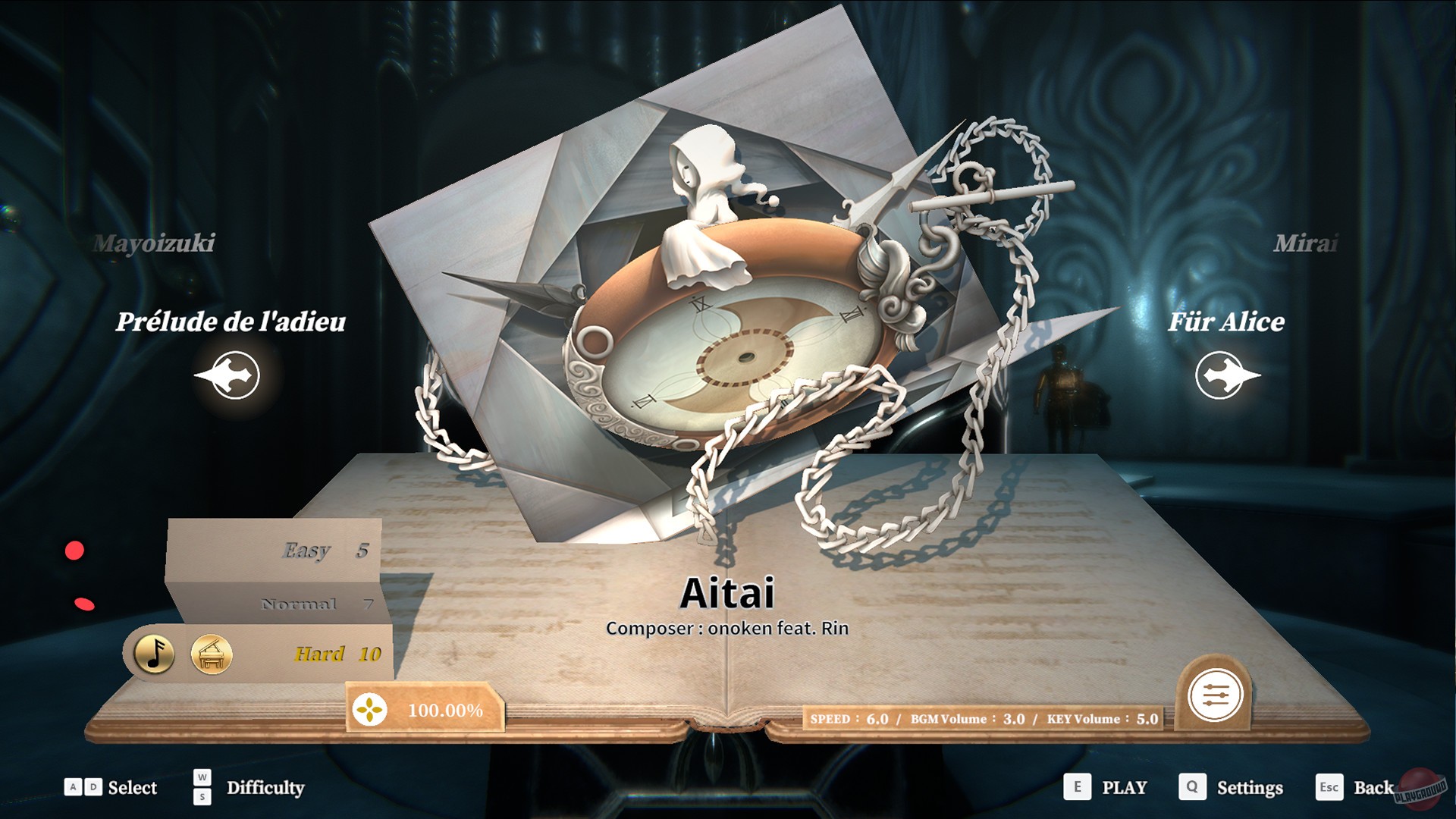The image size is (1456, 819).
Task: Click the completion percentage clover icon
Action: coord(371,711)
